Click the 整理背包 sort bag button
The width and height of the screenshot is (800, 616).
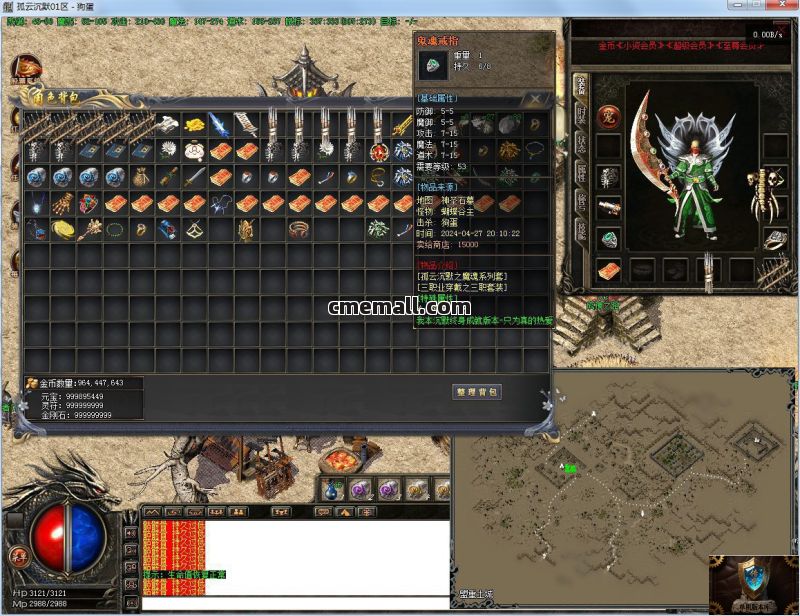477,392
